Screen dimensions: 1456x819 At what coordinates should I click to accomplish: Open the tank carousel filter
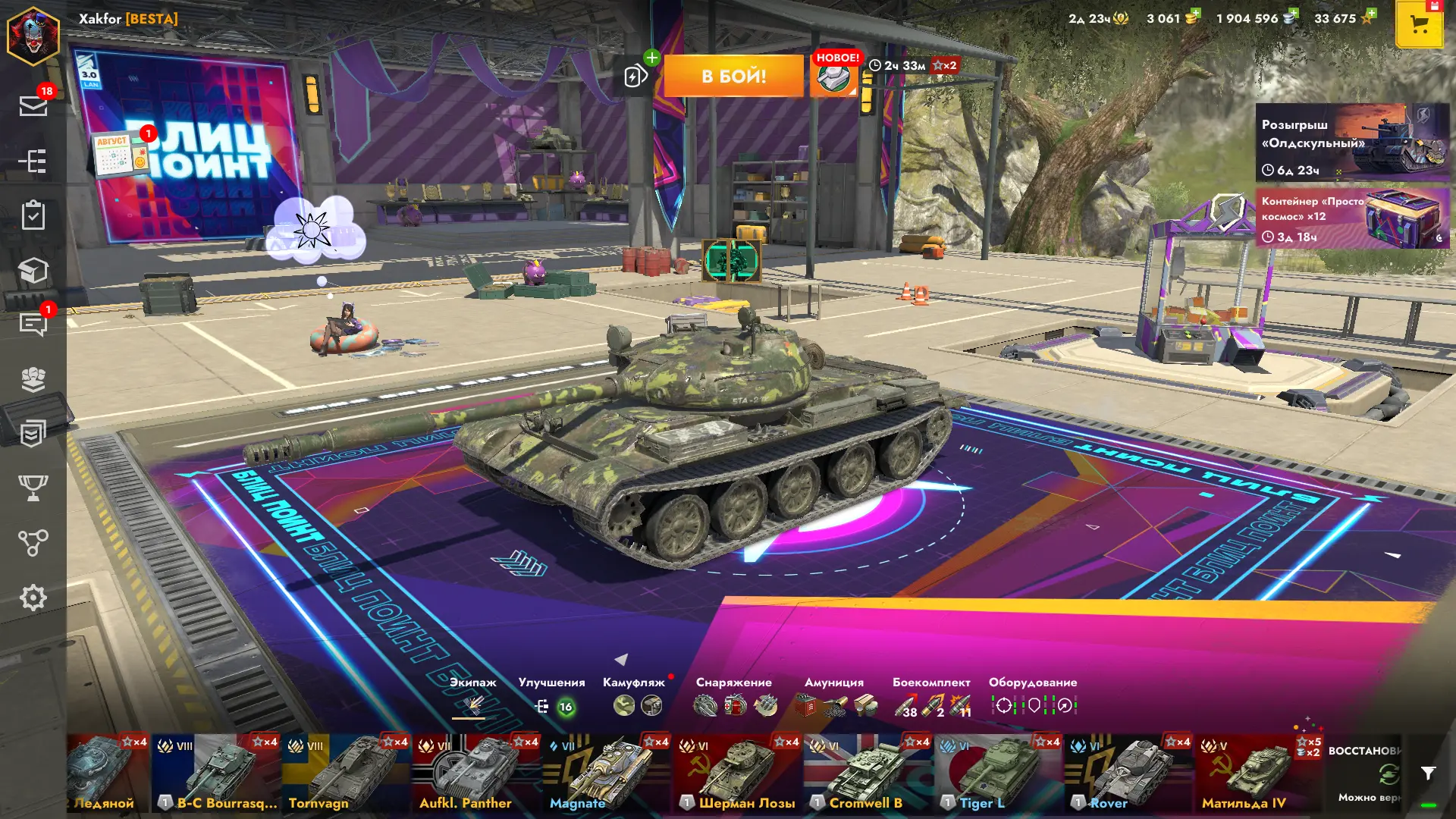coord(1428,773)
